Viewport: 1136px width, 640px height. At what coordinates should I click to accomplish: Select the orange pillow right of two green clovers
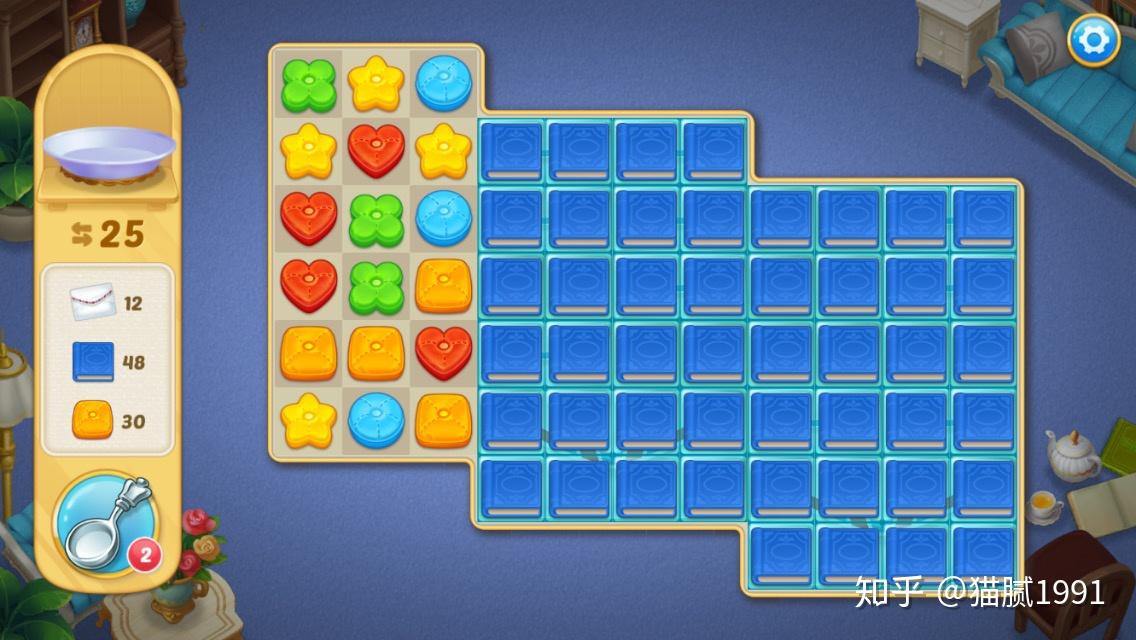pyautogui.click(x=443, y=286)
